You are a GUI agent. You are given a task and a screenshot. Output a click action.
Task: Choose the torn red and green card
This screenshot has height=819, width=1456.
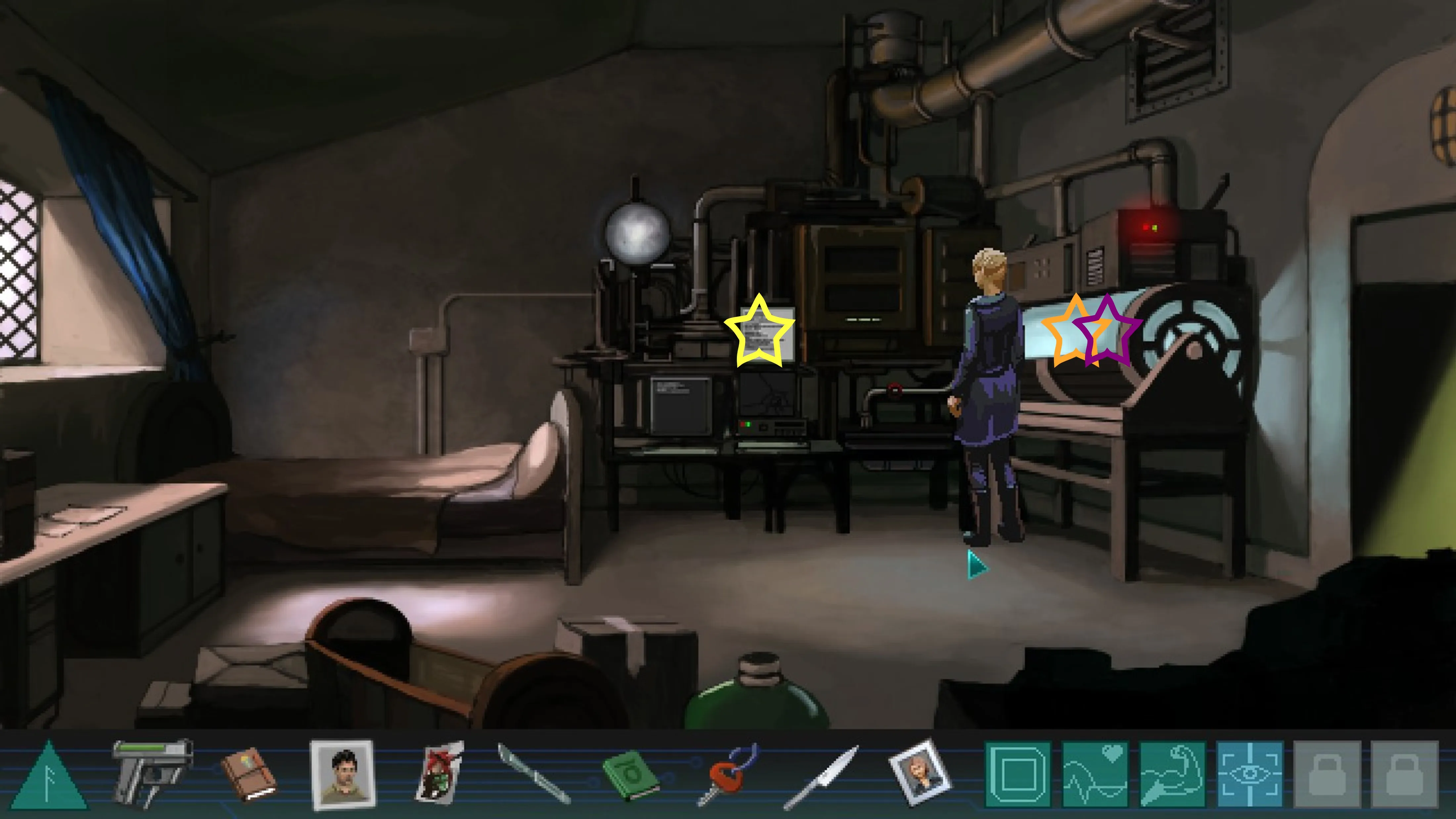[440, 773]
